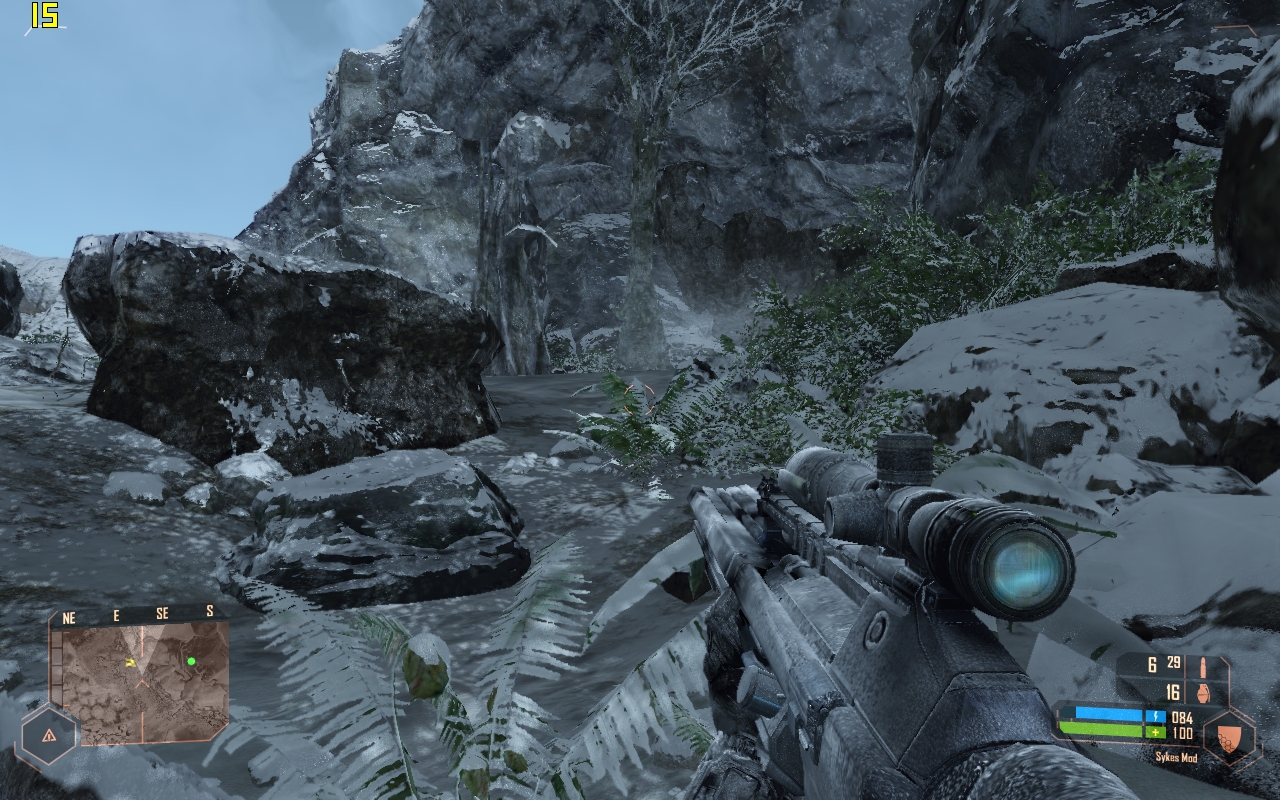
Task: Click the lightning energy icon
Action: (1156, 716)
